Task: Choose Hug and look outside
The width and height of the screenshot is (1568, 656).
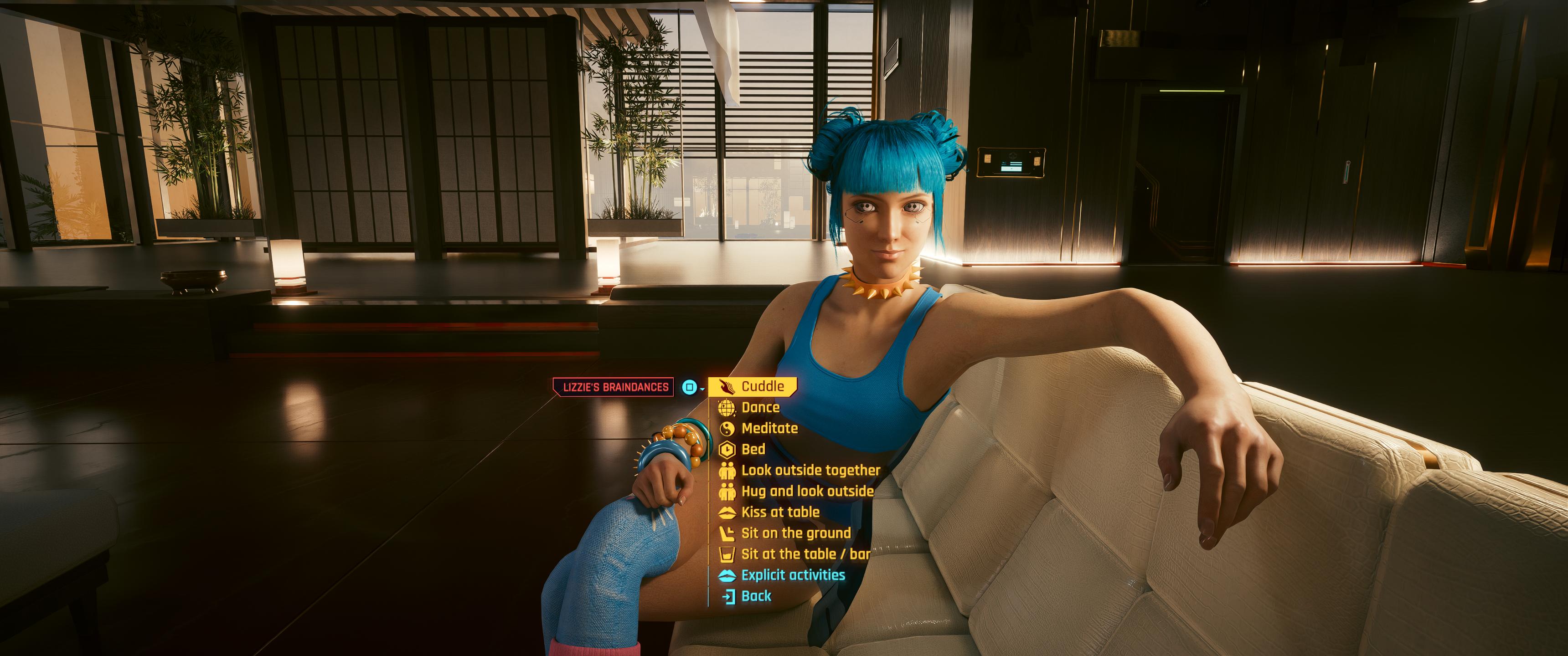Action: (x=807, y=491)
